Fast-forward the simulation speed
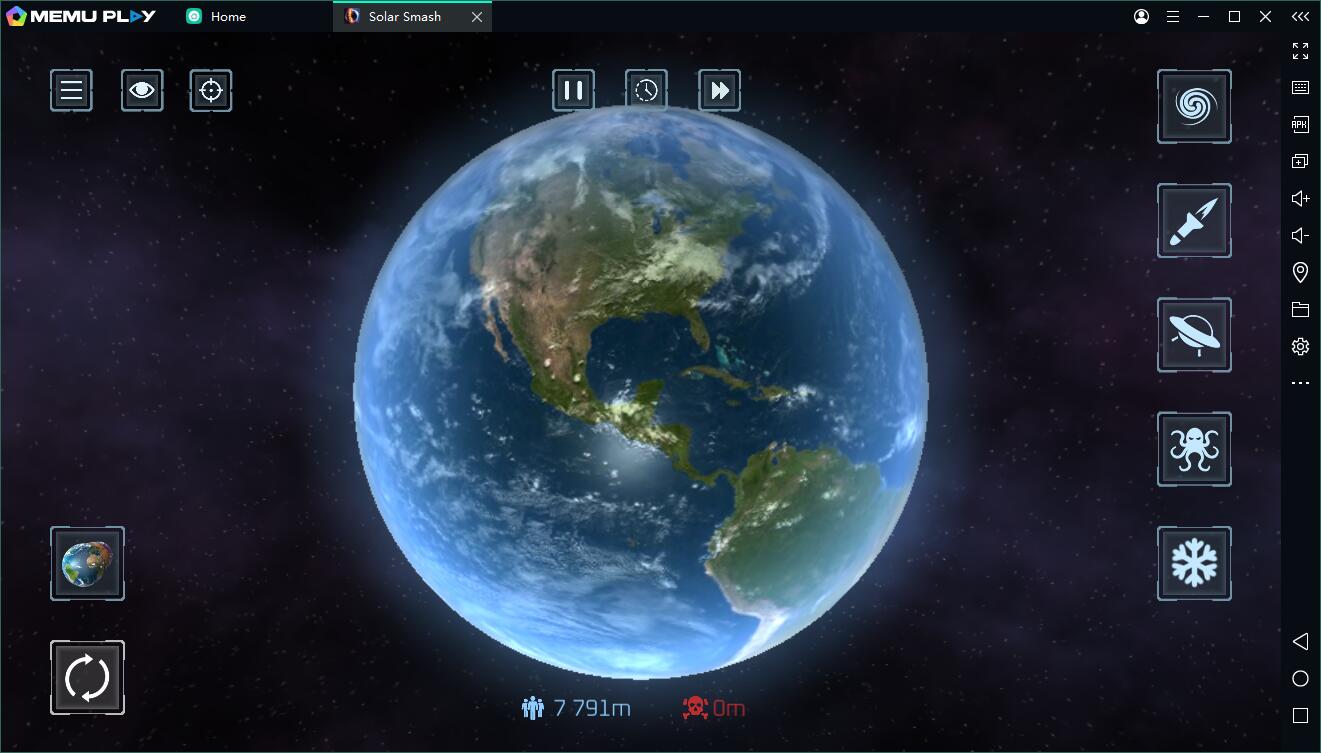This screenshot has width=1321, height=753. click(x=719, y=91)
